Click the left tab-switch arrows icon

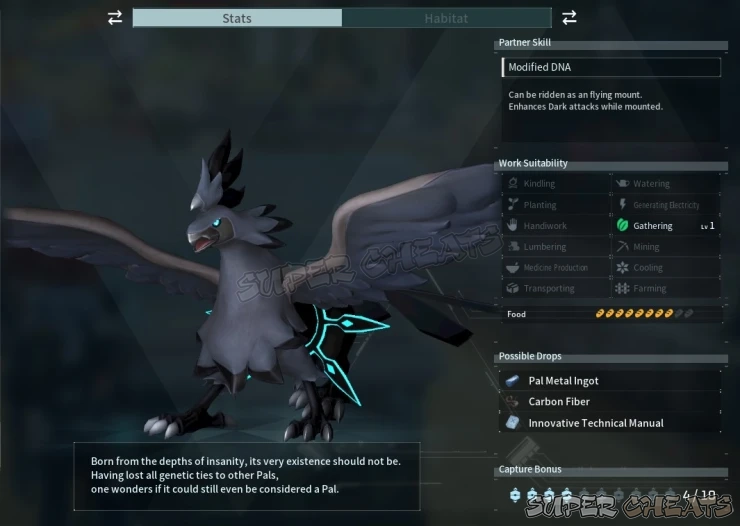point(115,17)
